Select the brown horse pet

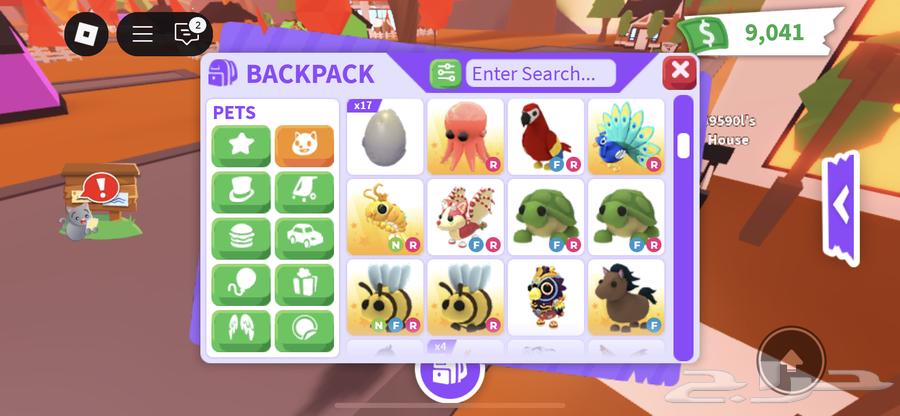(626, 297)
